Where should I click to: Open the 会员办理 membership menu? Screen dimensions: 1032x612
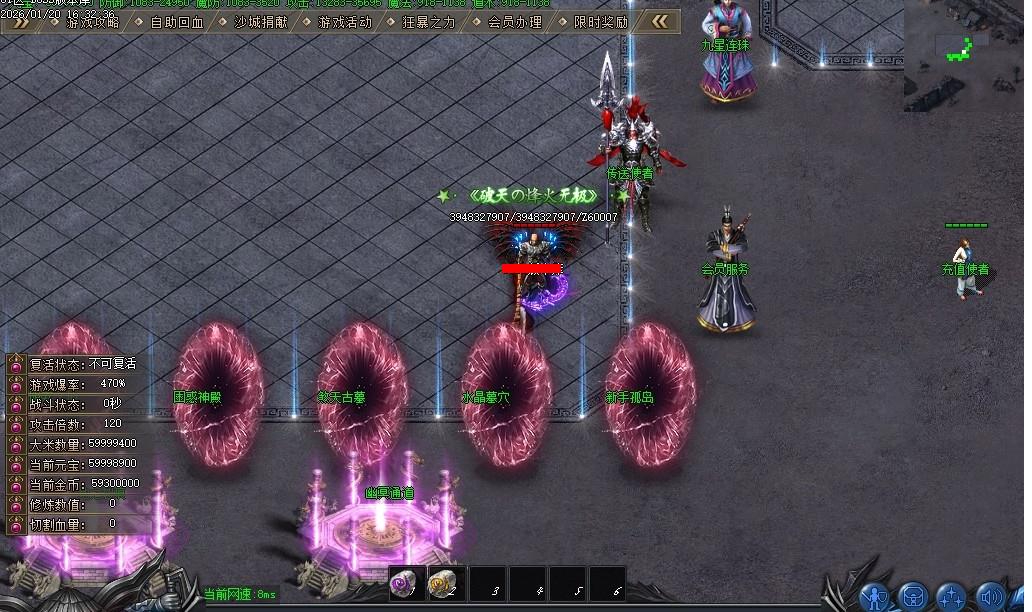click(x=515, y=22)
